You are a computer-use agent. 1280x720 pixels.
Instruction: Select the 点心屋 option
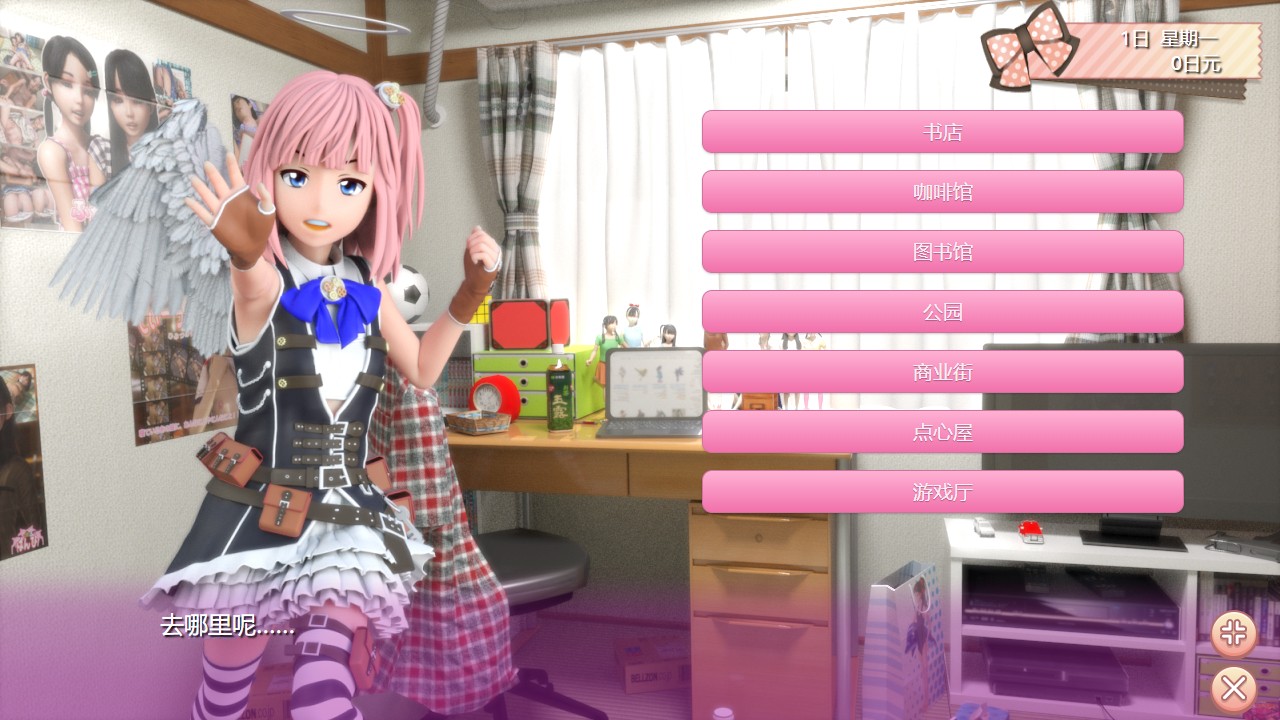click(x=942, y=432)
